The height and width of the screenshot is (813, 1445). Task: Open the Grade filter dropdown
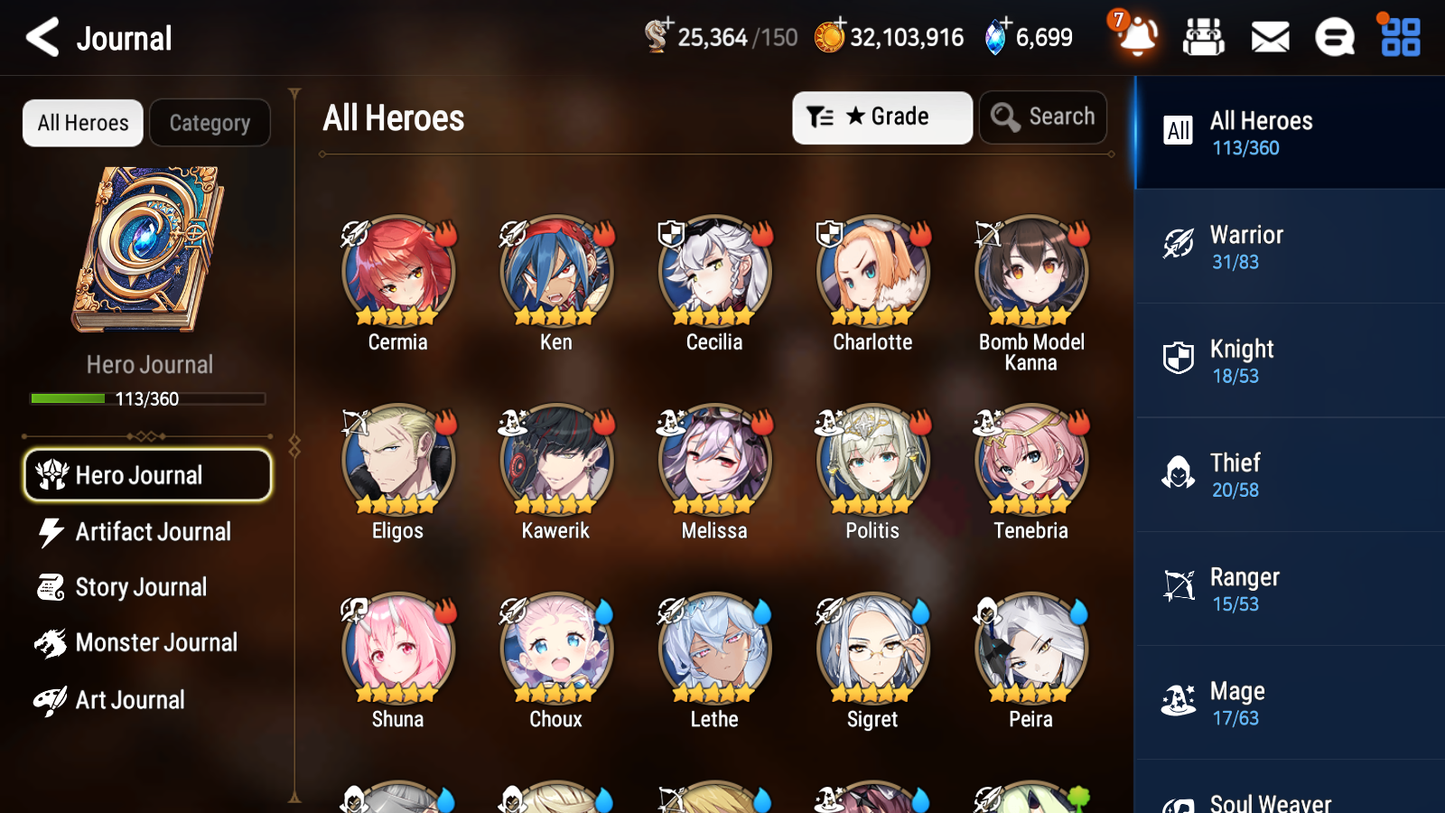[x=882, y=117]
